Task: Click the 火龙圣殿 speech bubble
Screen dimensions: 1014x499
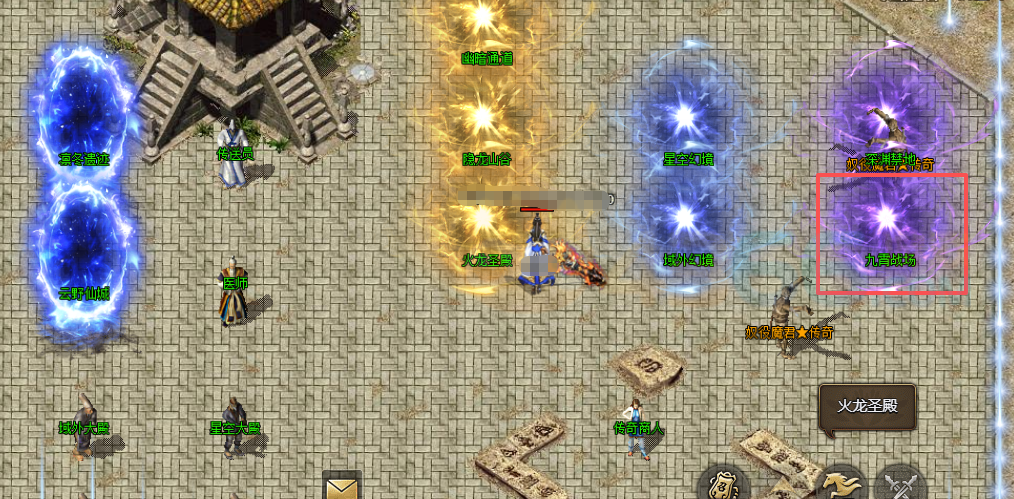Action: point(867,406)
